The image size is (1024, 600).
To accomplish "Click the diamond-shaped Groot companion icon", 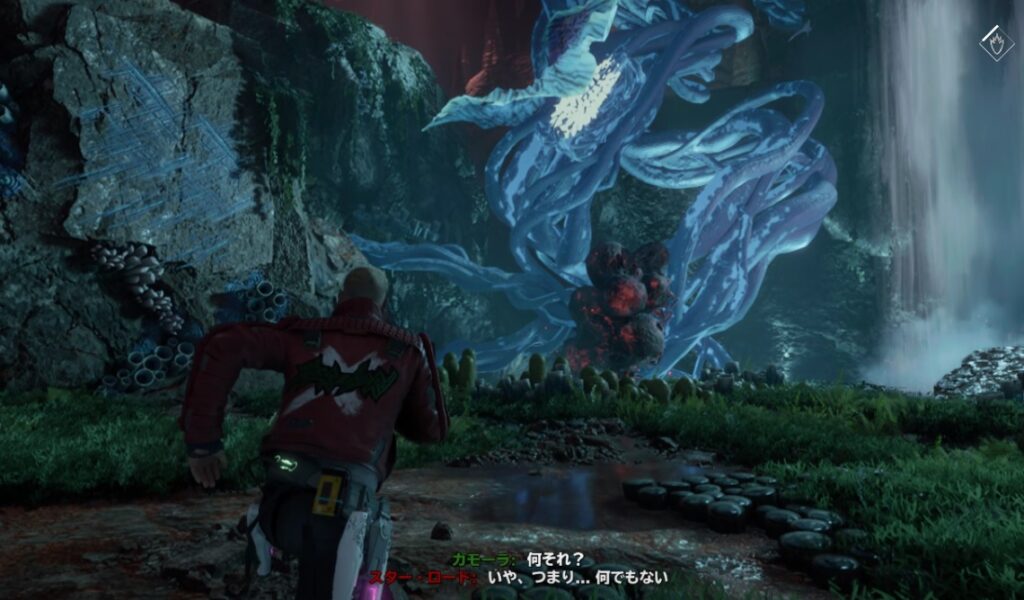I will 996,43.
